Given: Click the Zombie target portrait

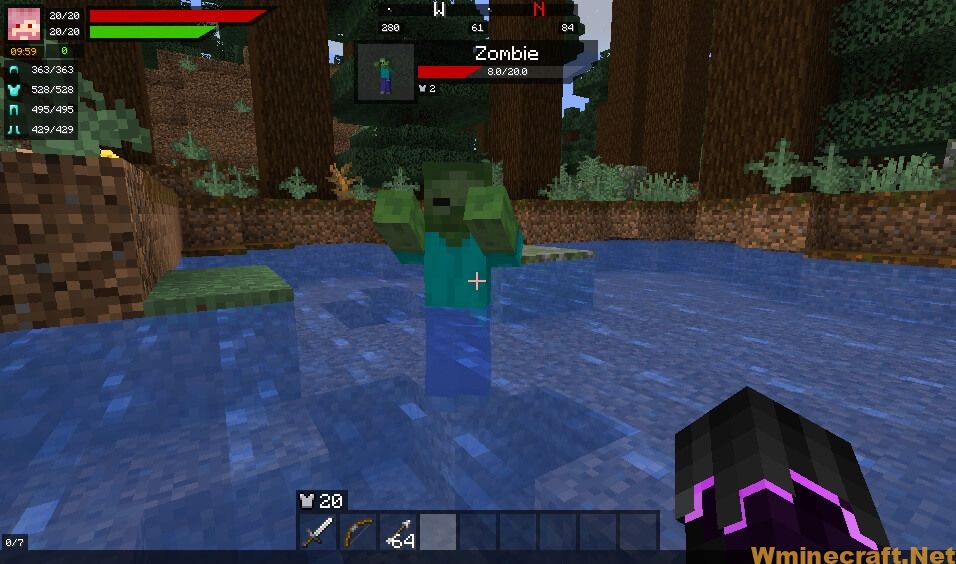Looking at the screenshot, I should pos(386,71).
